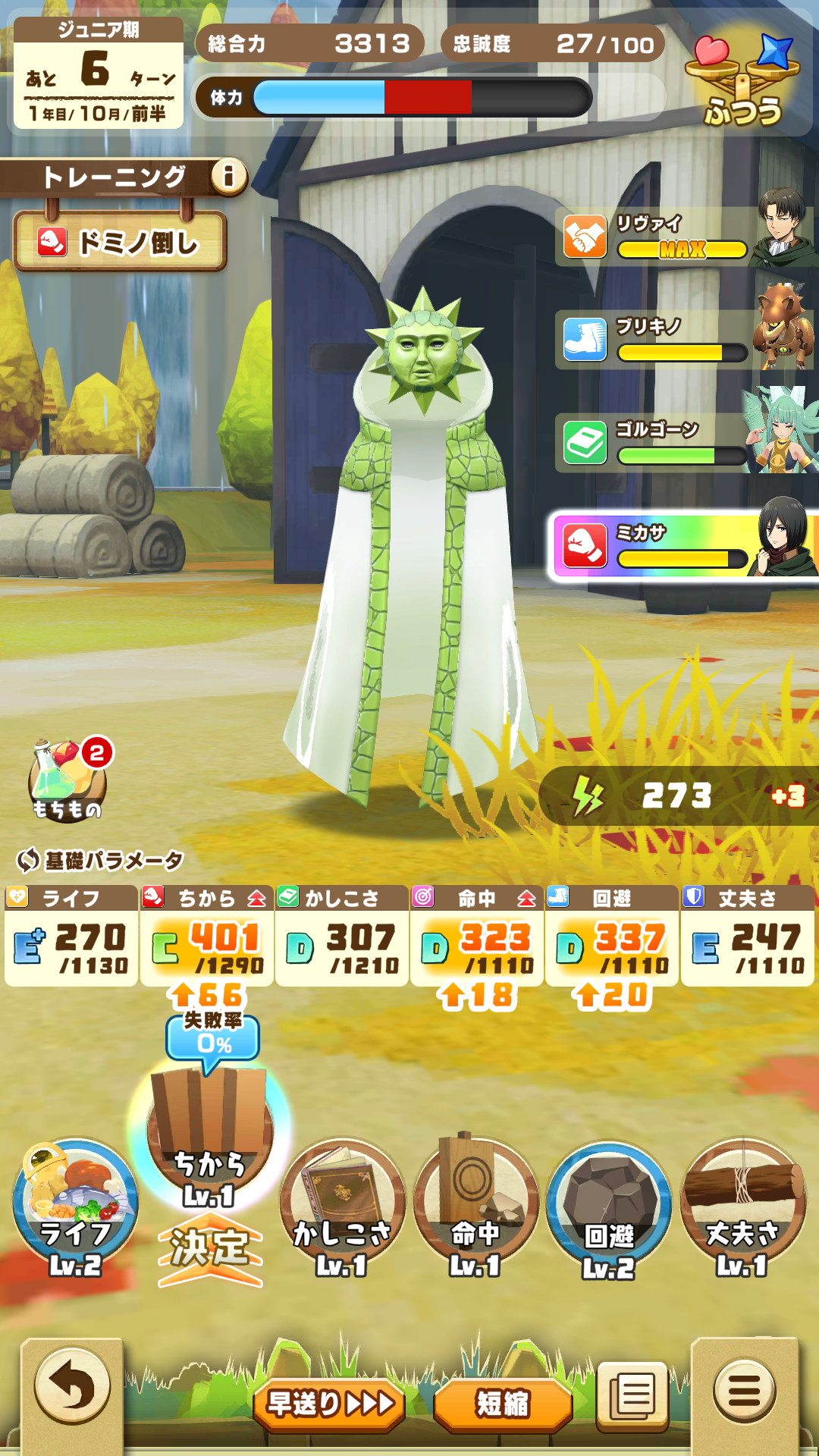
Task: Select the ブリキノ support card
Action: point(686,340)
